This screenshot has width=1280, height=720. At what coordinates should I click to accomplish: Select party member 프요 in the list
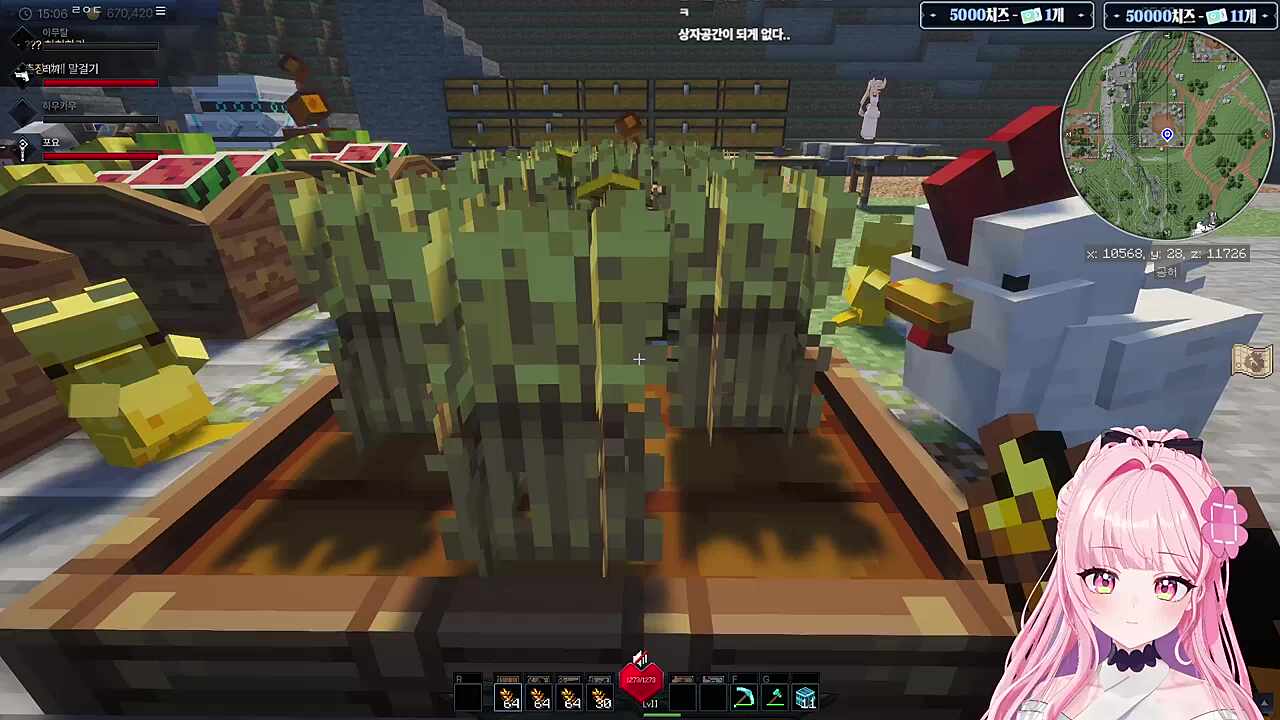pos(52,144)
